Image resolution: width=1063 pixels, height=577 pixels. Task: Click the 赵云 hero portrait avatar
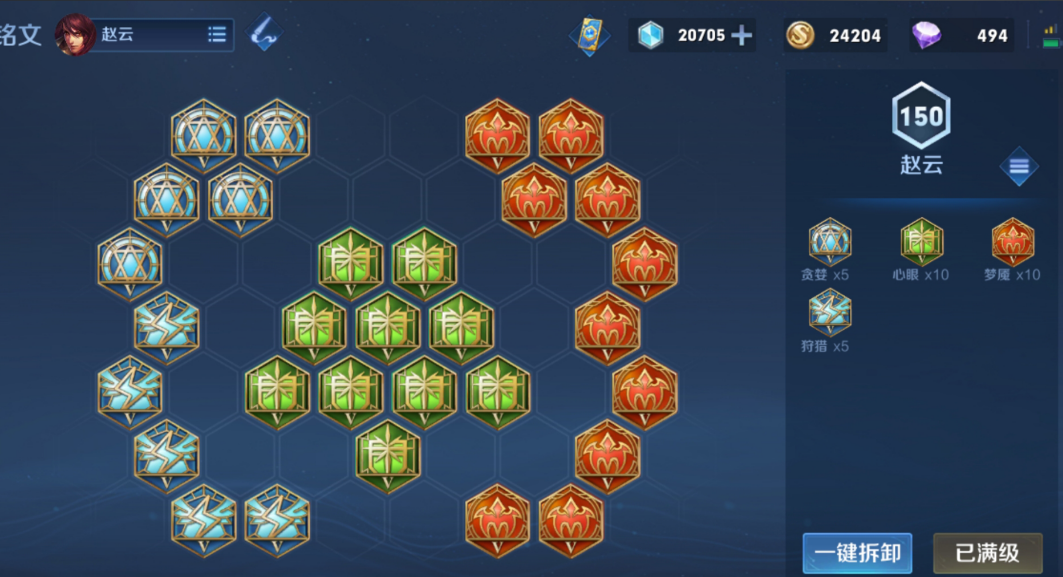pyautogui.click(x=76, y=35)
